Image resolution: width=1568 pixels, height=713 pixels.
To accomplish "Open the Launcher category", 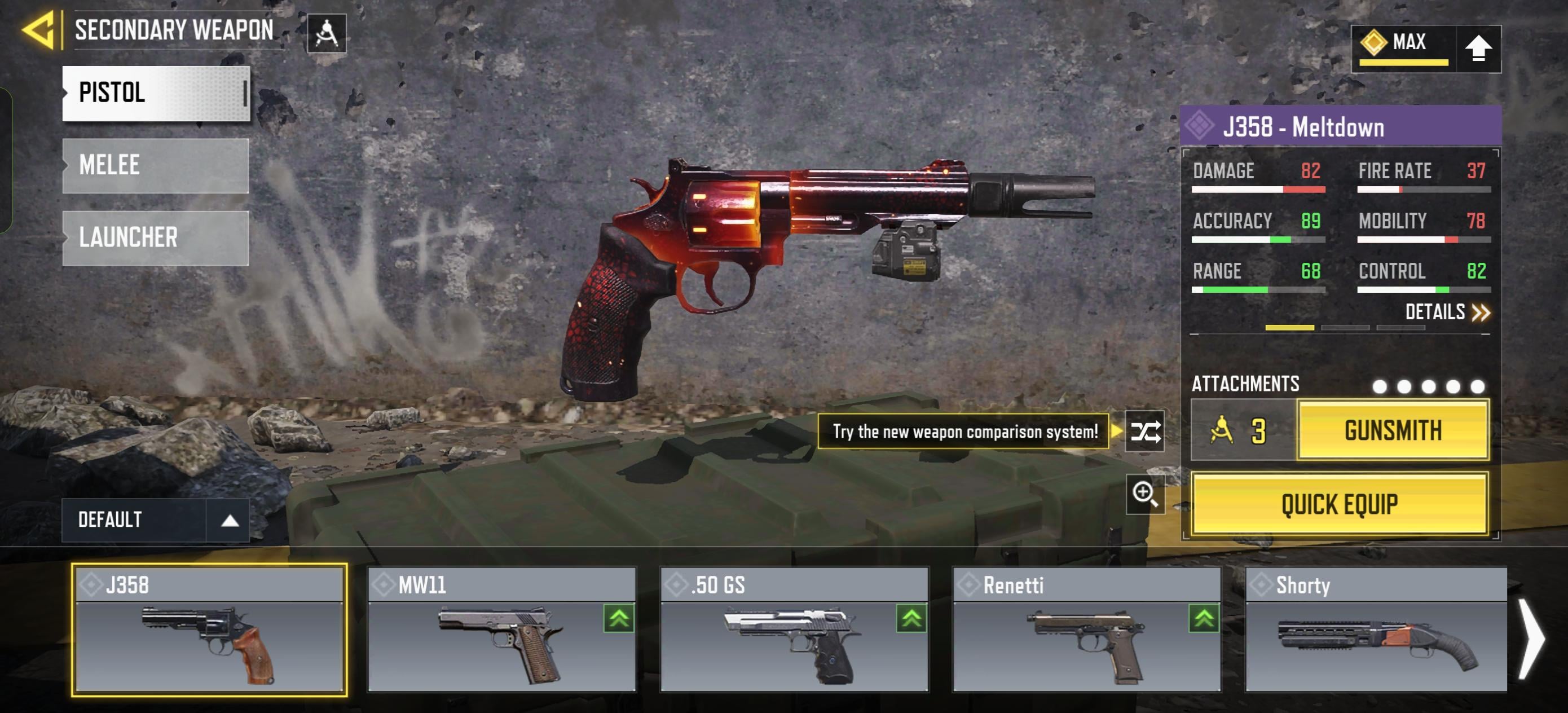I will click(x=156, y=237).
